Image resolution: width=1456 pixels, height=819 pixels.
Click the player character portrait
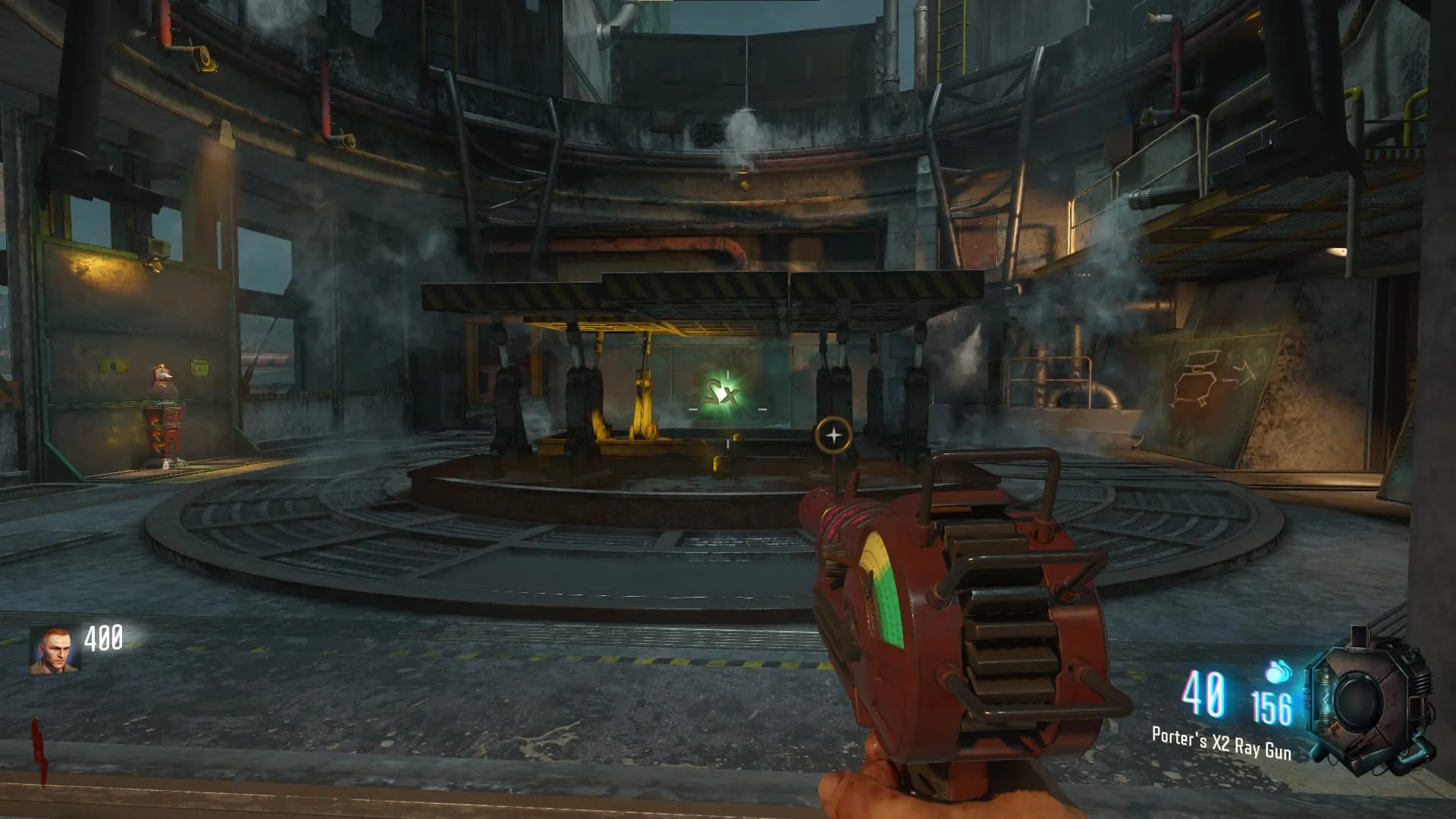pyautogui.click(x=53, y=651)
